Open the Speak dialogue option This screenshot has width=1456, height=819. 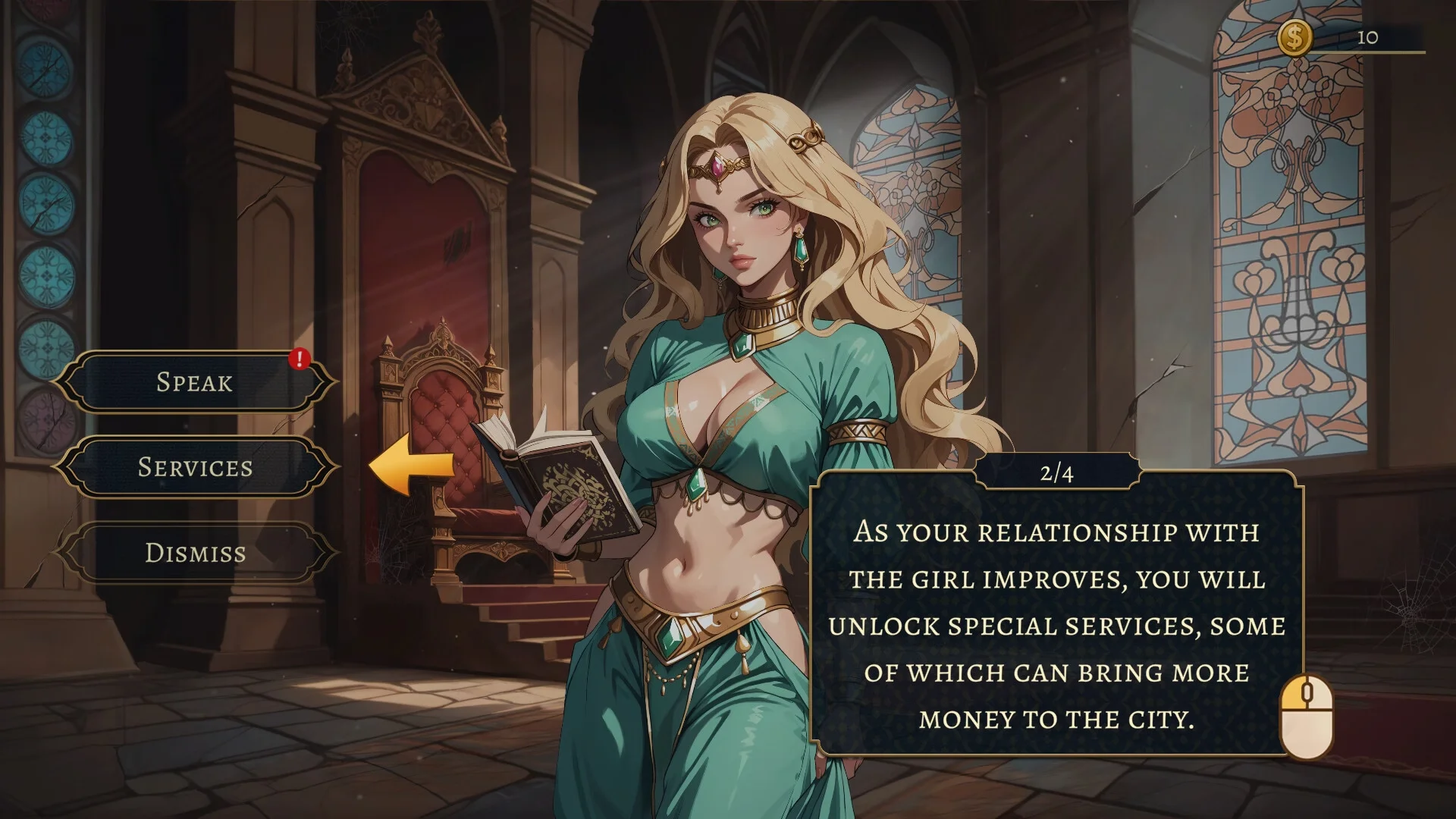tap(194, 382)
